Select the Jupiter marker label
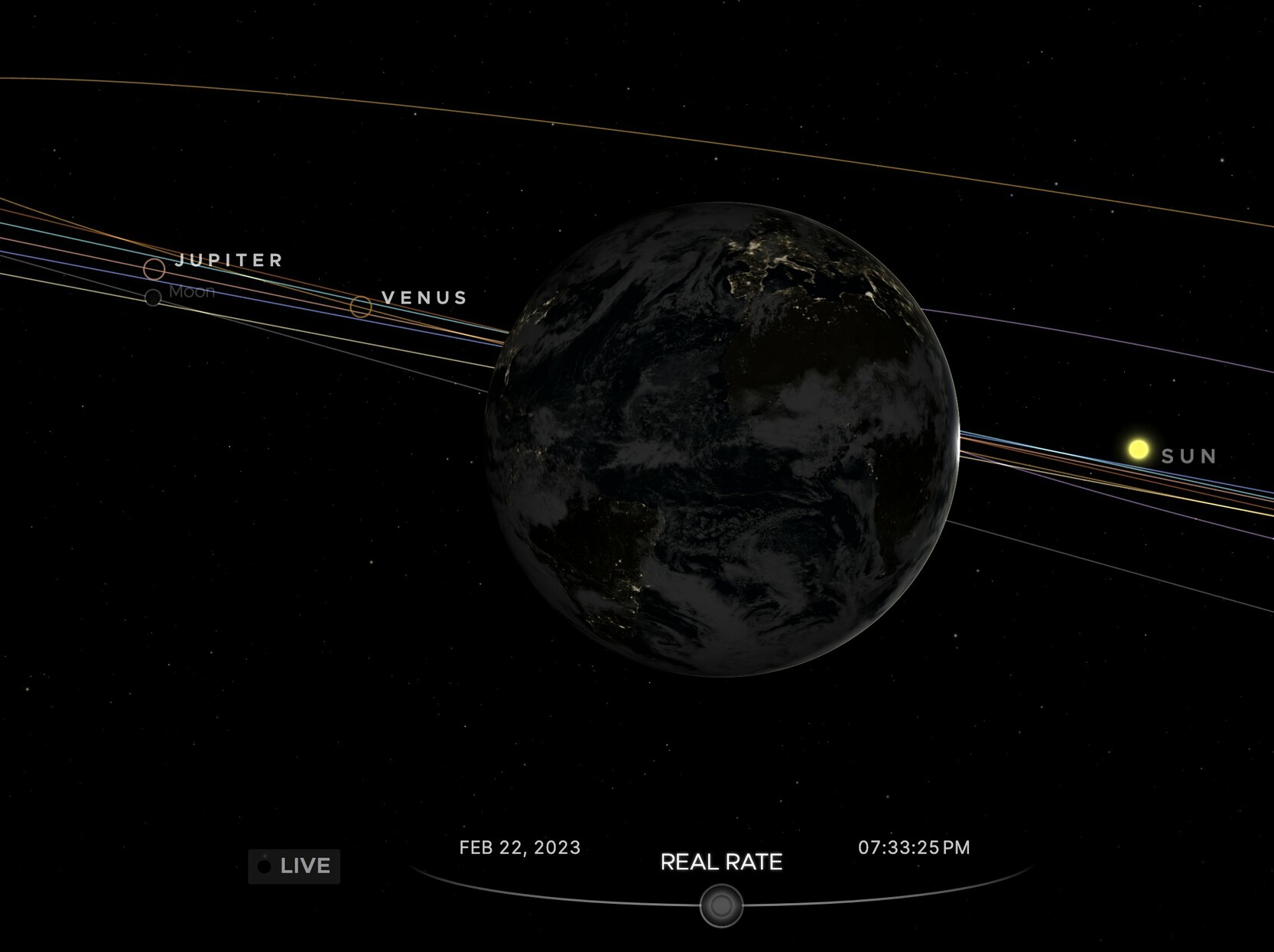The image size is (1274, 952). 229,260
